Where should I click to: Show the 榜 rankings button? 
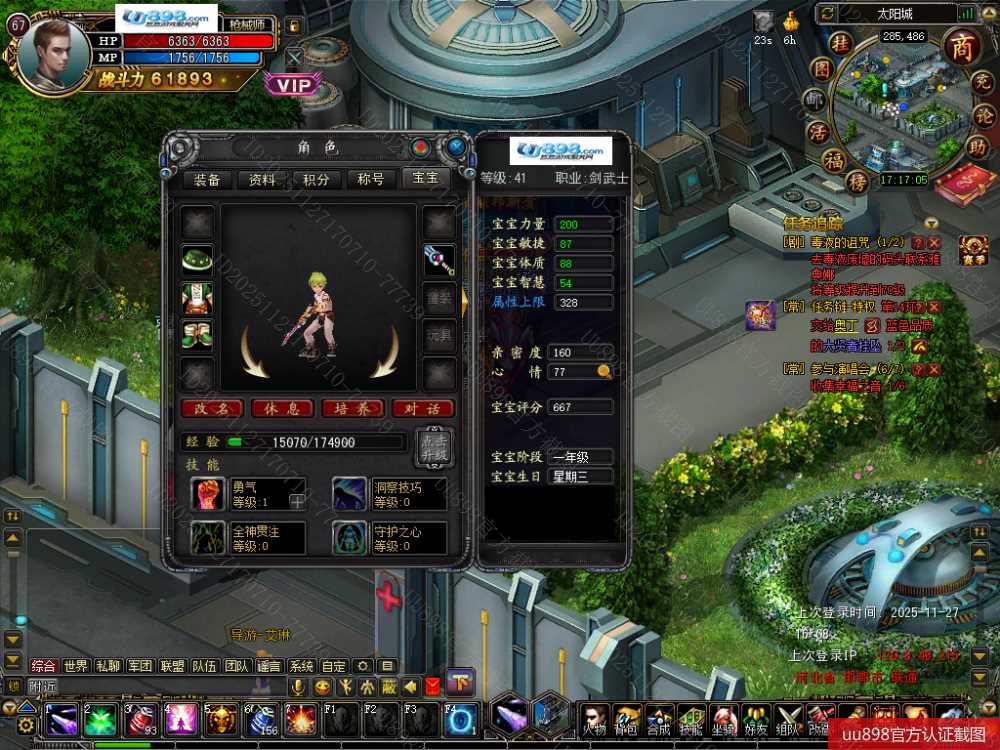click(857, 182)
